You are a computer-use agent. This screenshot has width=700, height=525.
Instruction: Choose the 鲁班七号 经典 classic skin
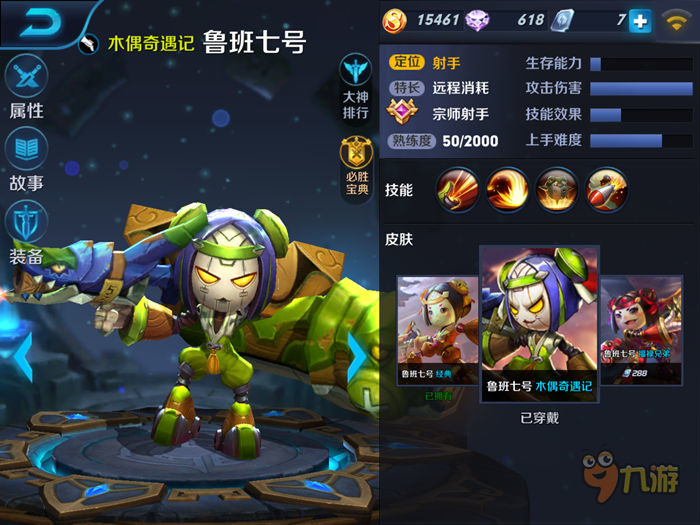(x=437, y=335)
